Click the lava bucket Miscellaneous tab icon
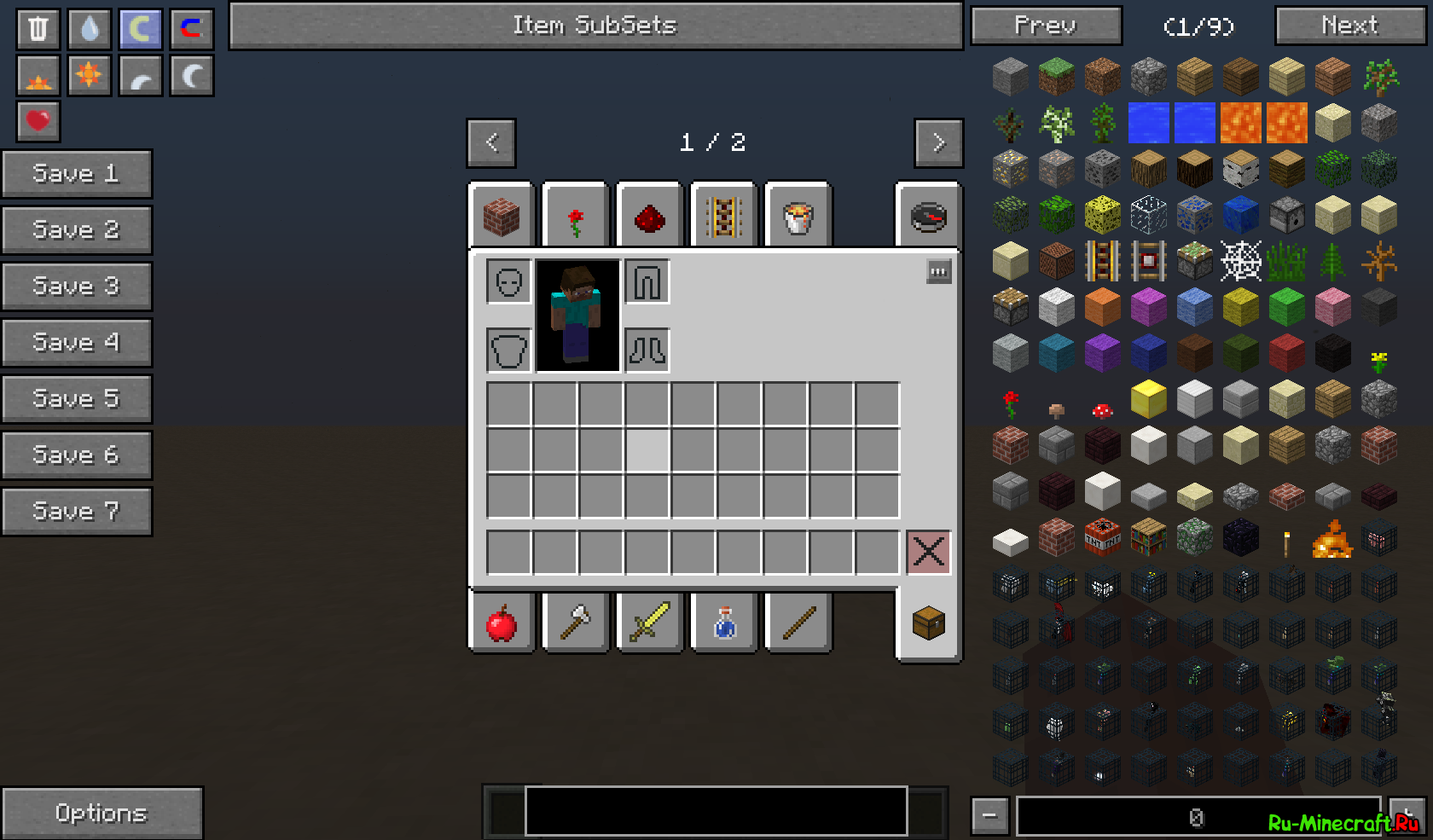Image resolution: width=1433 pixels, height=840 pixels. (797, 215)
